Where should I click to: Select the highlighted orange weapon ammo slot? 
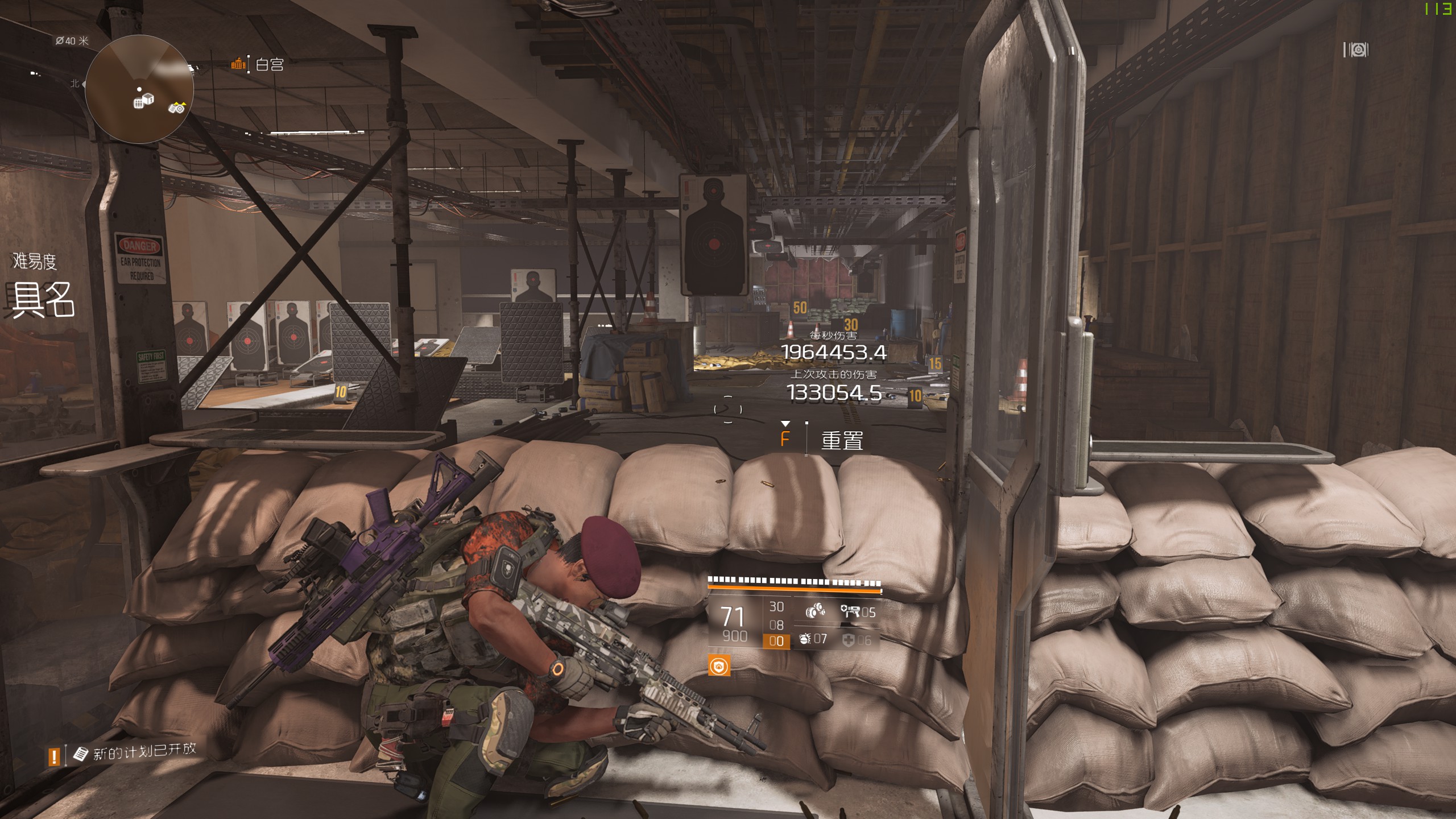click(776, 642)
